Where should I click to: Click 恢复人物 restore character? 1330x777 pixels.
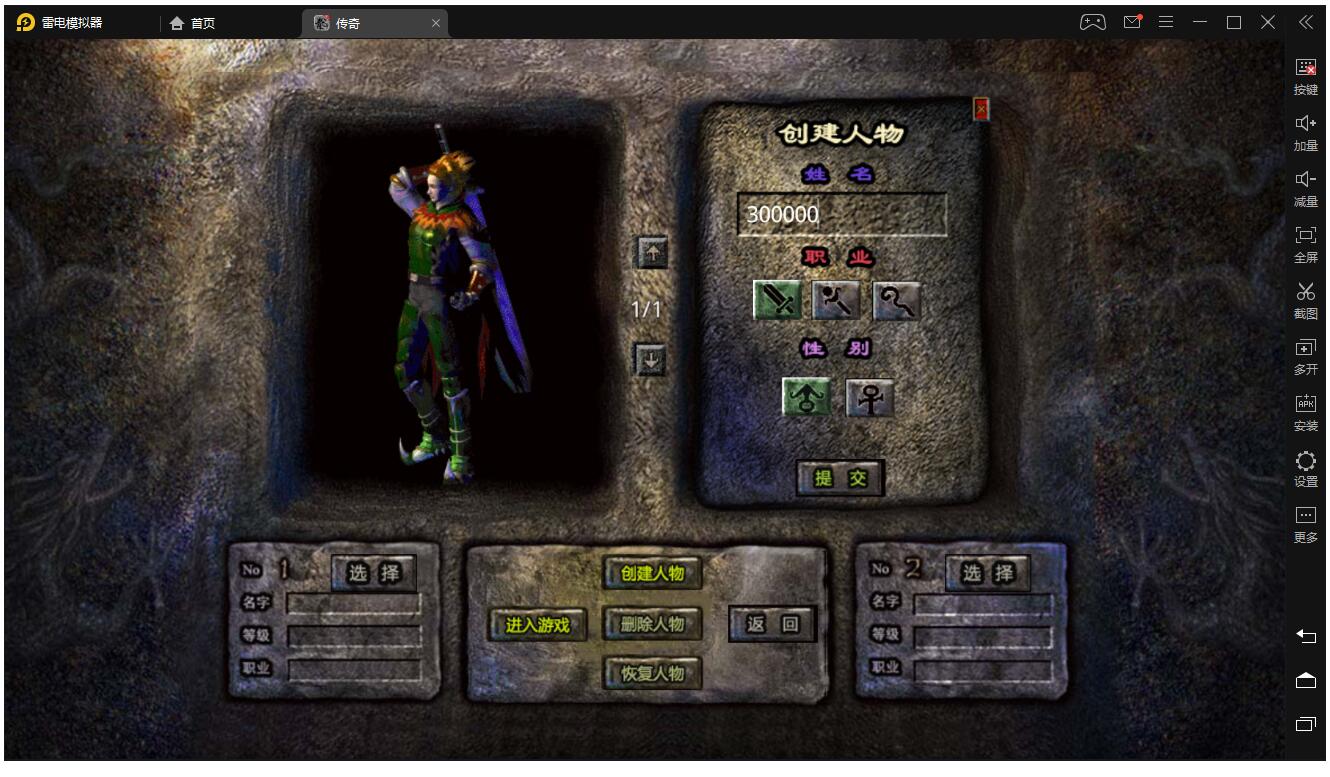click(x=652, y=673)
